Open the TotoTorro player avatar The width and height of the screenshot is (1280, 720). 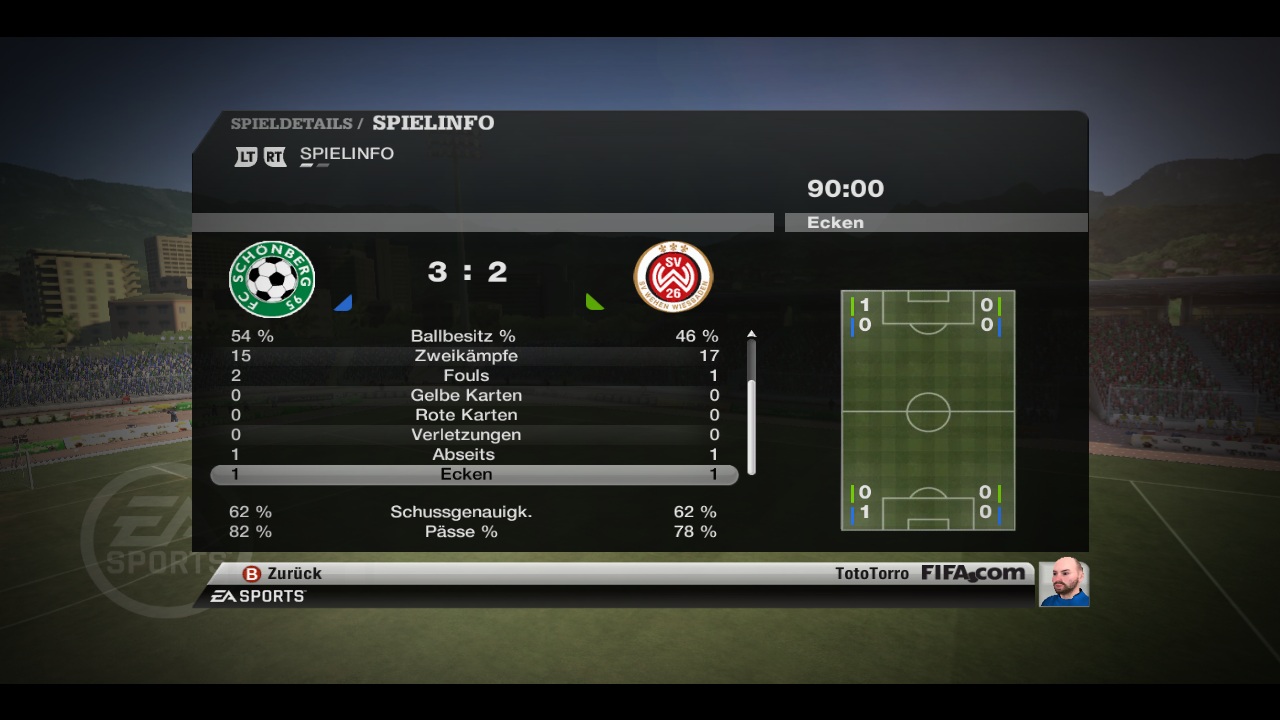pyautogui.click(x=1063, y=583)
